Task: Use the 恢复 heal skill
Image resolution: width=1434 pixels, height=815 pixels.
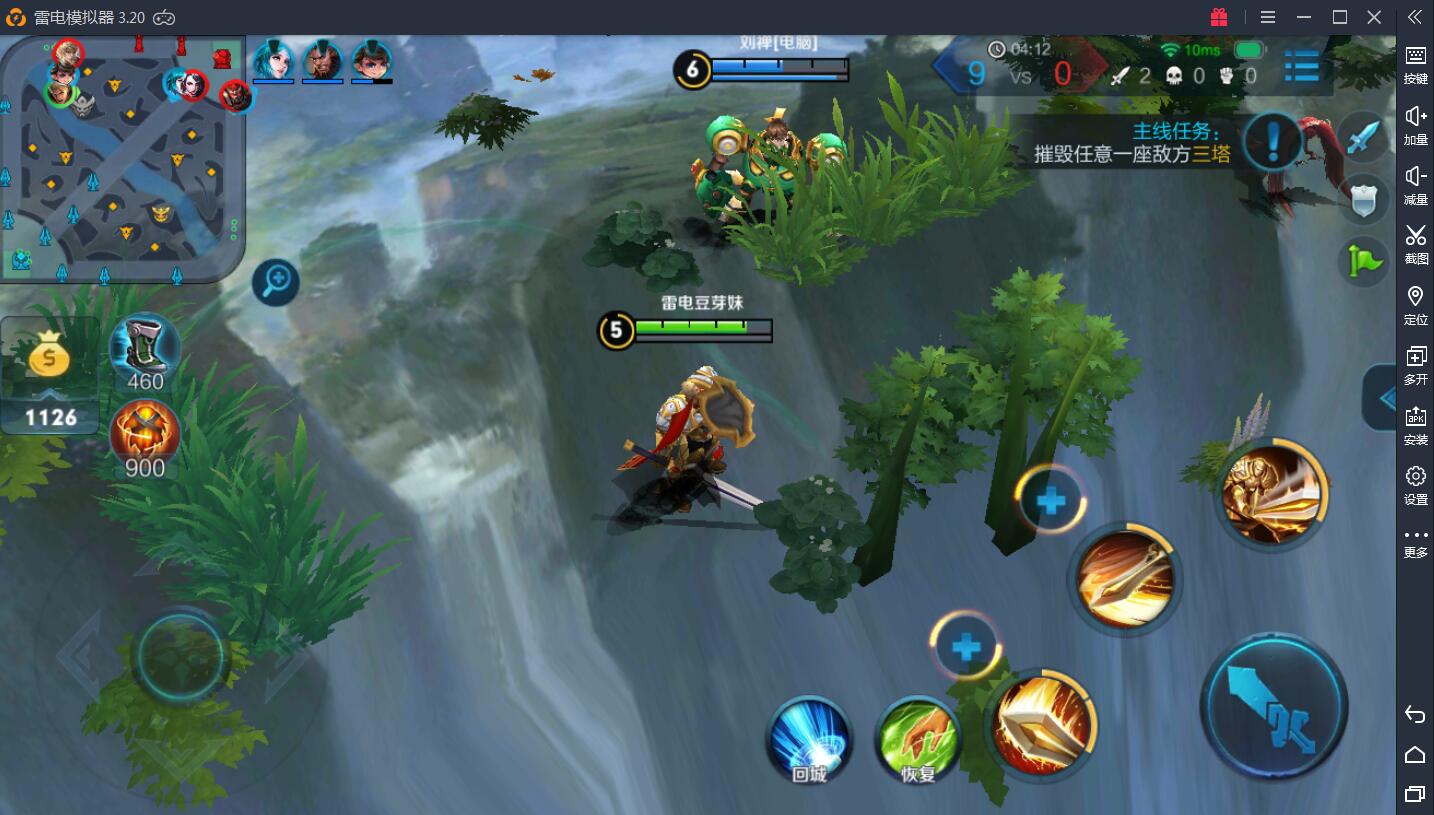Action: pos(917,740)
